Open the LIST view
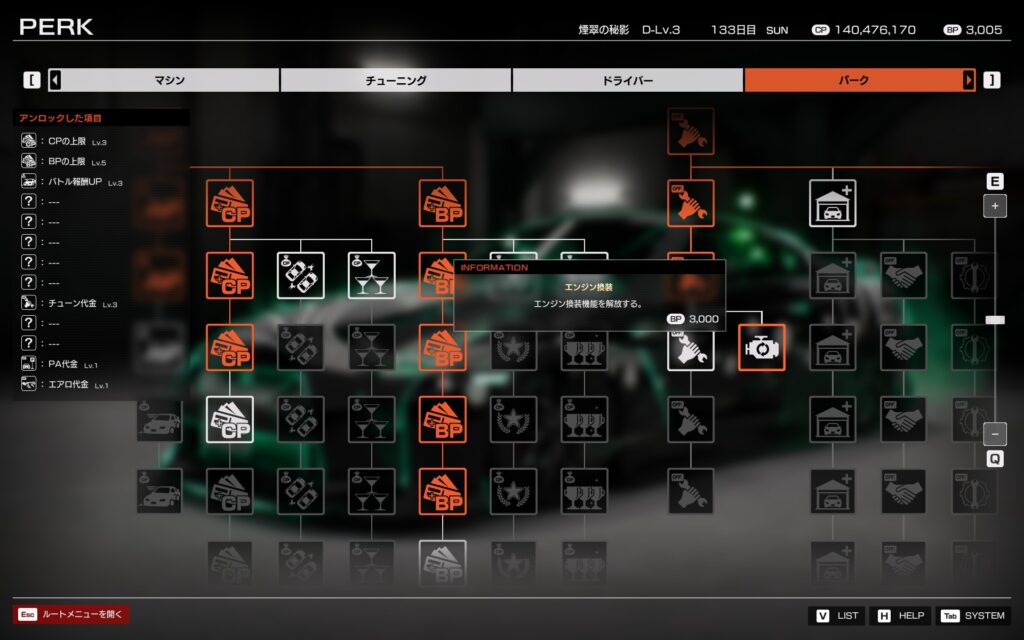 click(836, 615)
